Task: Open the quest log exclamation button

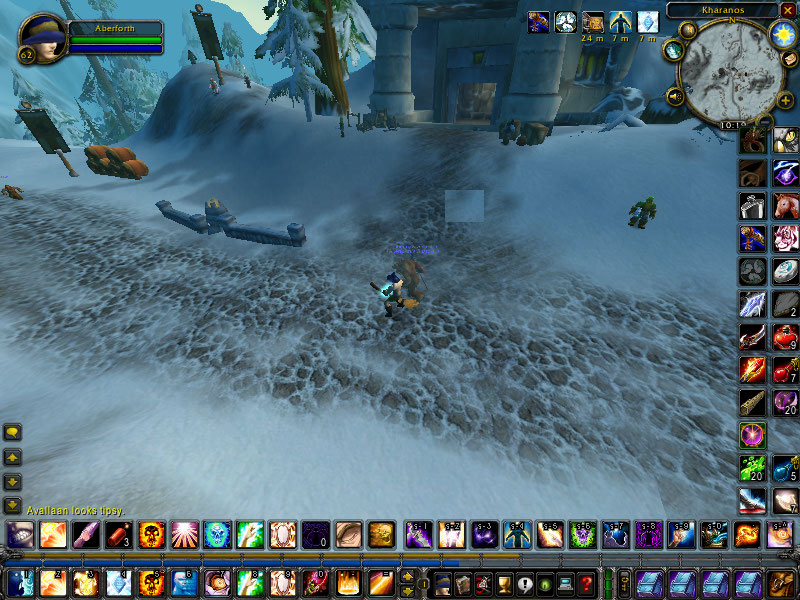Action: (525, 582)
